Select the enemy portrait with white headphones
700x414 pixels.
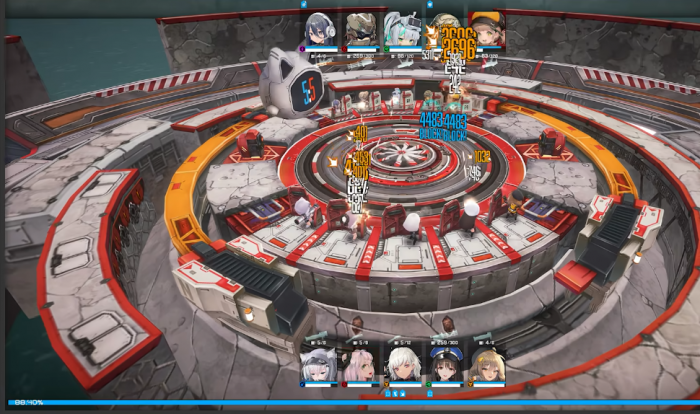coord(320,29)
